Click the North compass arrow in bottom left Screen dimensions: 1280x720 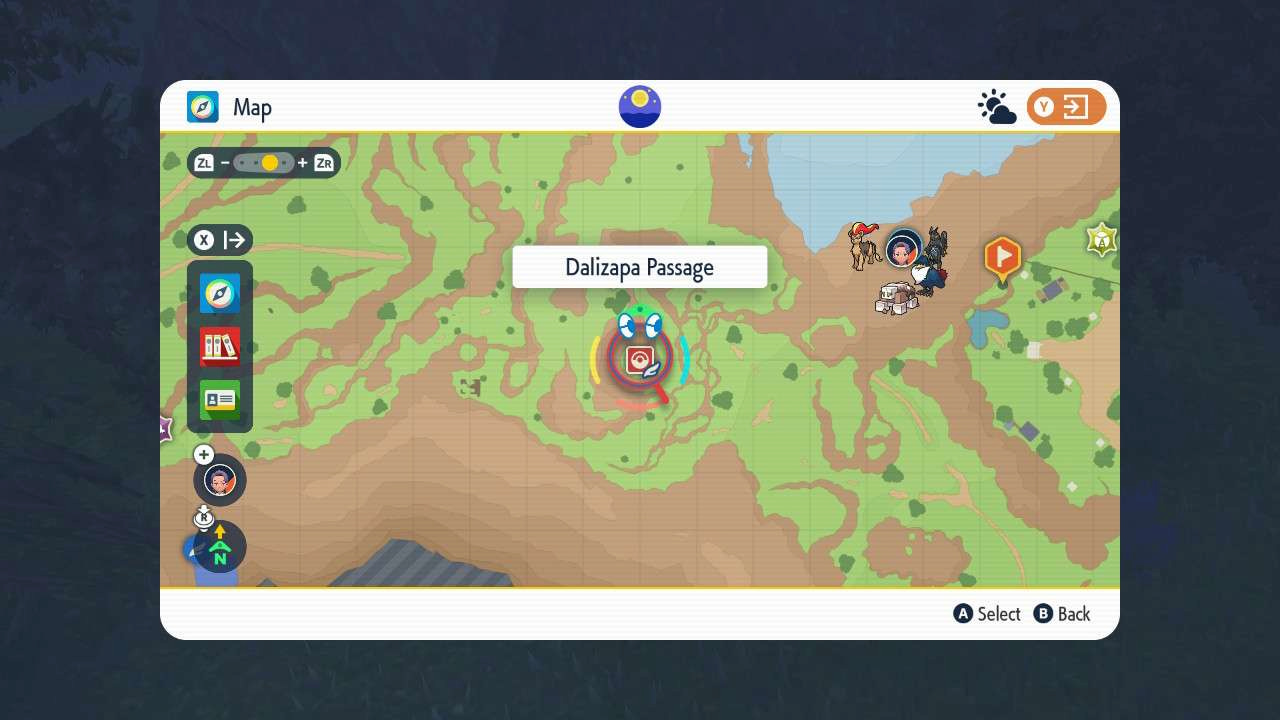(219, 548)
